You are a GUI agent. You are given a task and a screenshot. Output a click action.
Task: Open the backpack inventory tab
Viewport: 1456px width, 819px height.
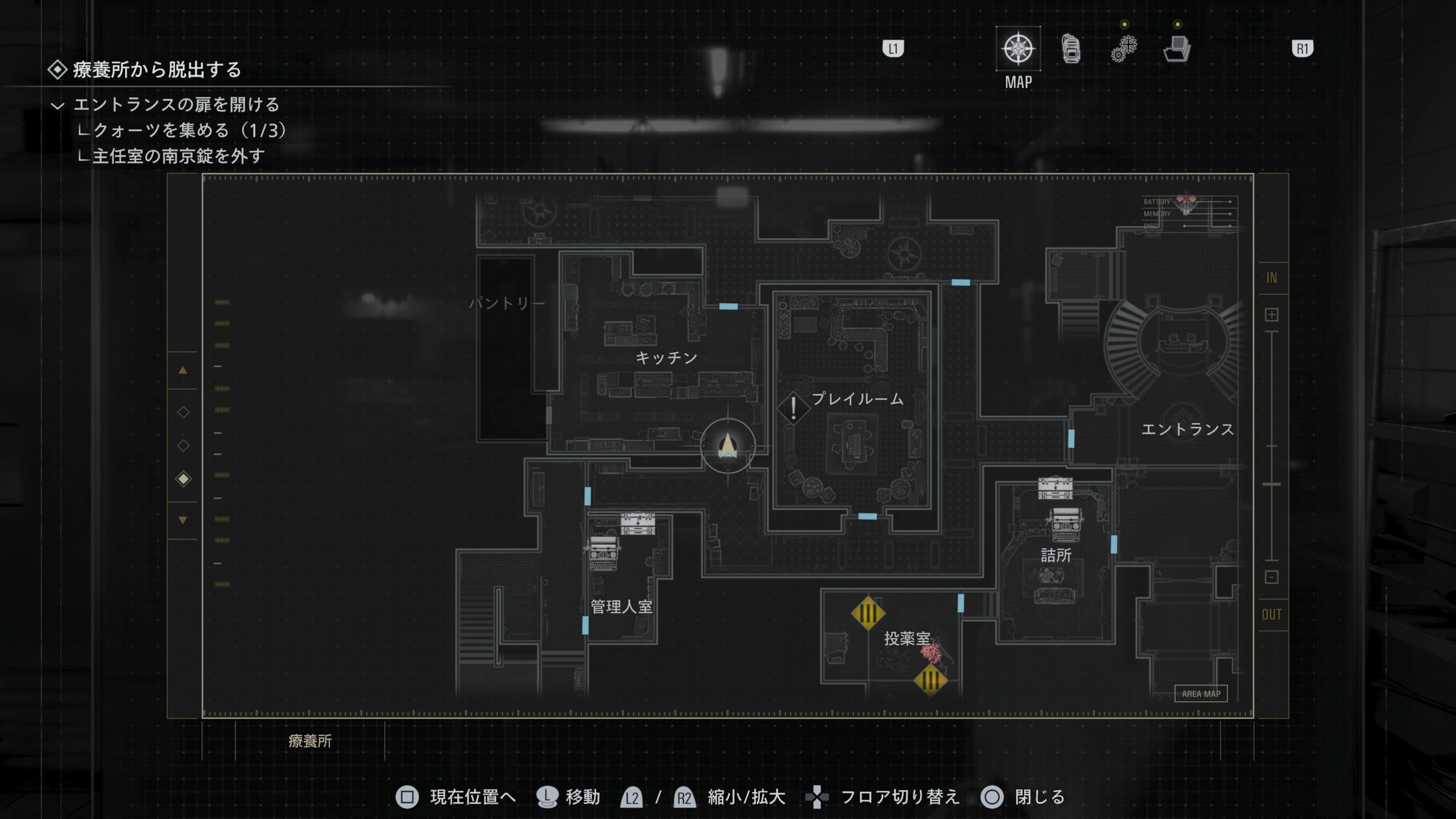[x=1071, y=49]
